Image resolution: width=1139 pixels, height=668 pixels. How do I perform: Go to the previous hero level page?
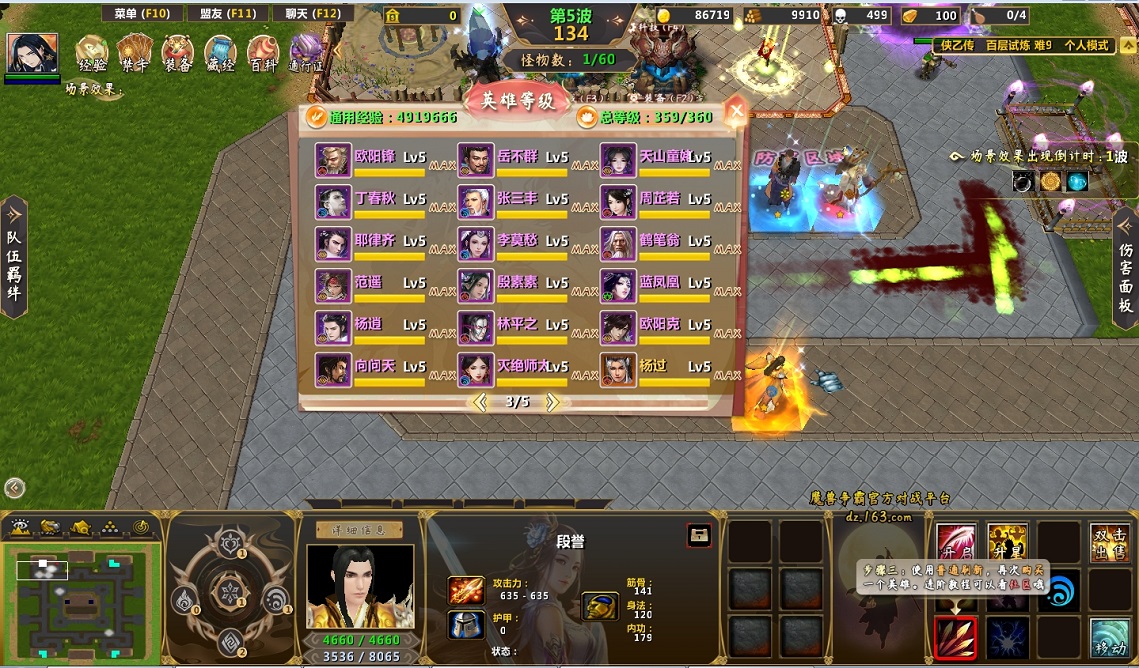[481, 402]
